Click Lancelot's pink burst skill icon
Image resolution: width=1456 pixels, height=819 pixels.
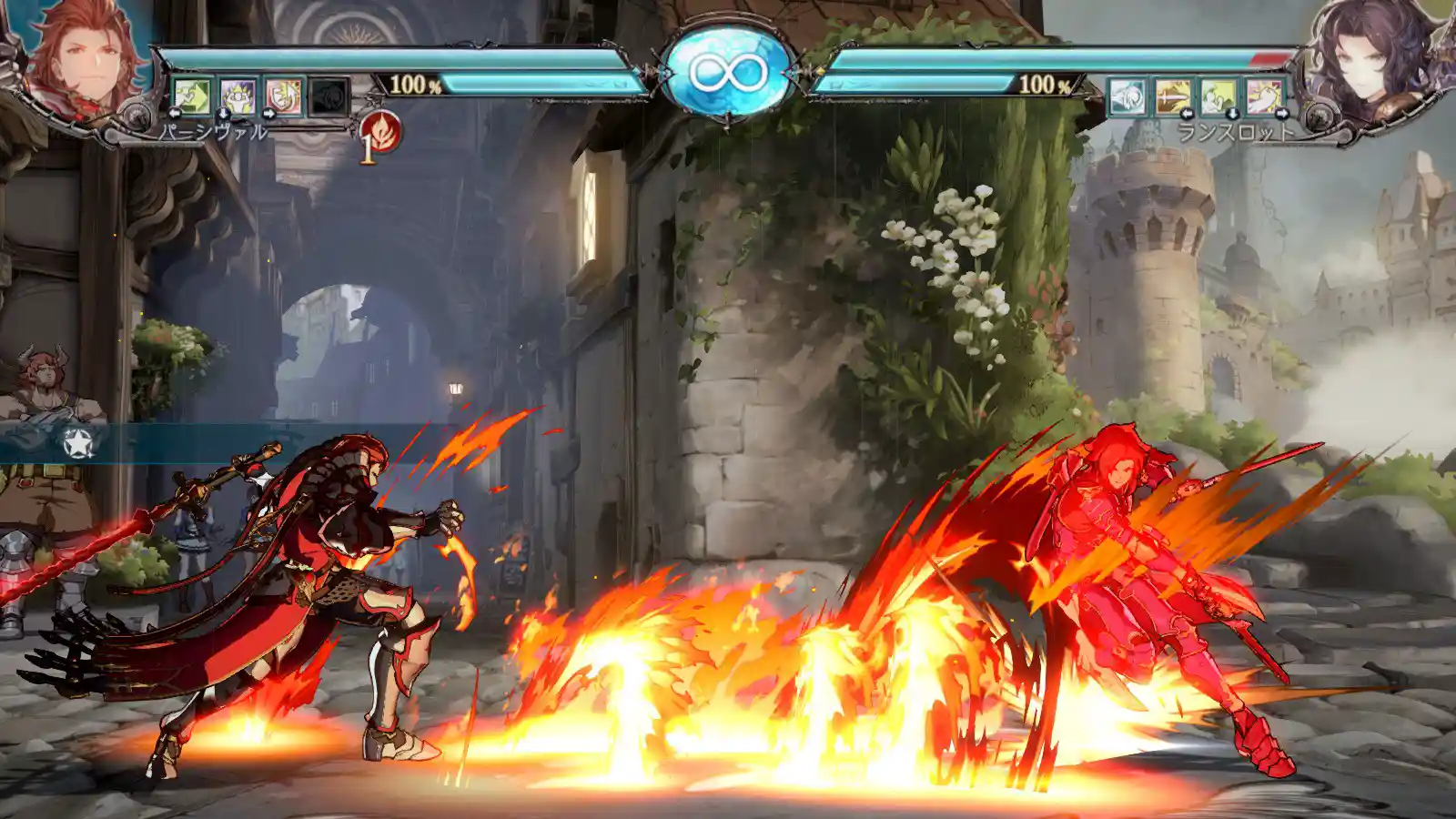pos(1264,96)
